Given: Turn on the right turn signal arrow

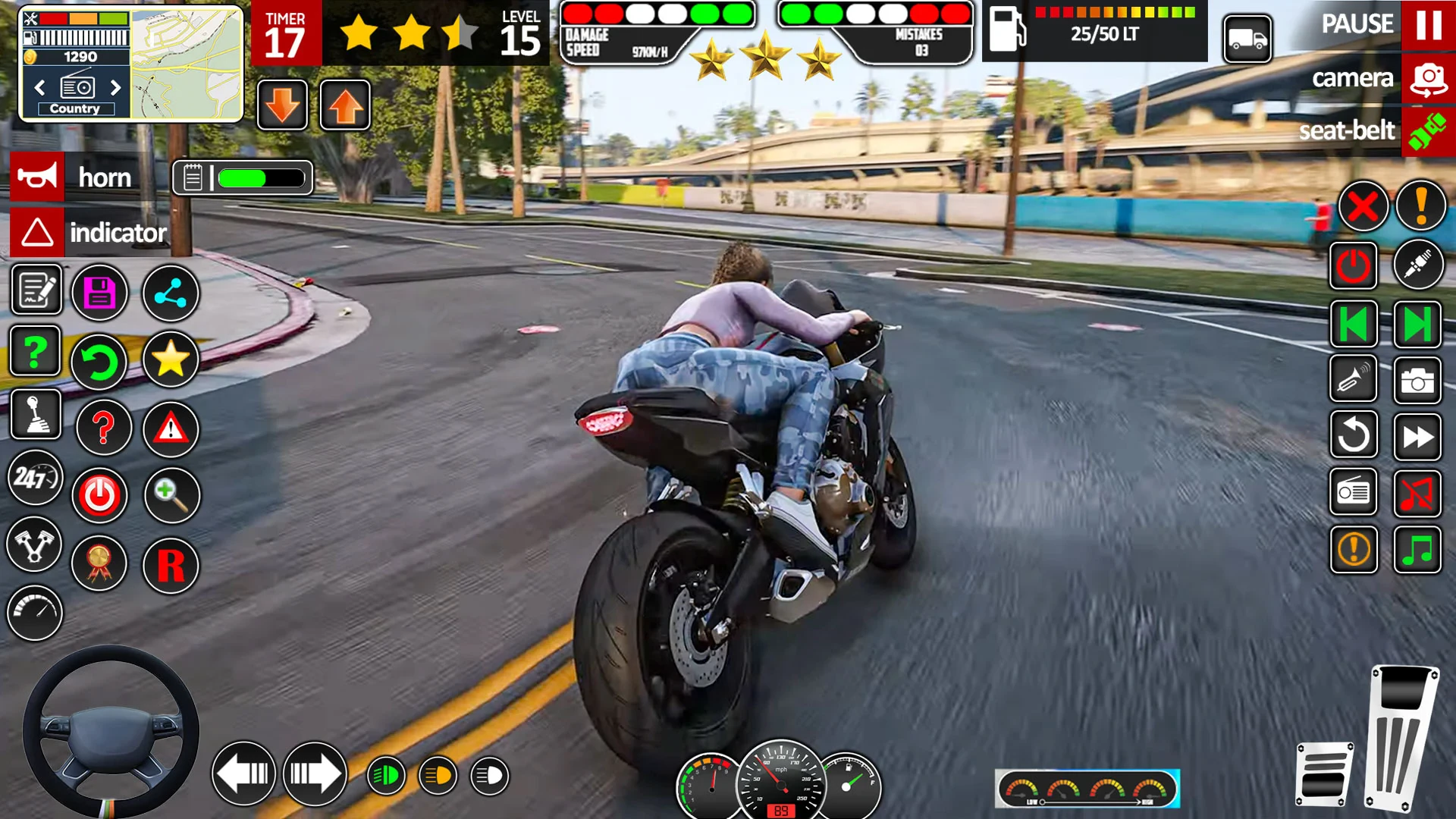Looking at the screenshot, I should click(x=315, y=774).
